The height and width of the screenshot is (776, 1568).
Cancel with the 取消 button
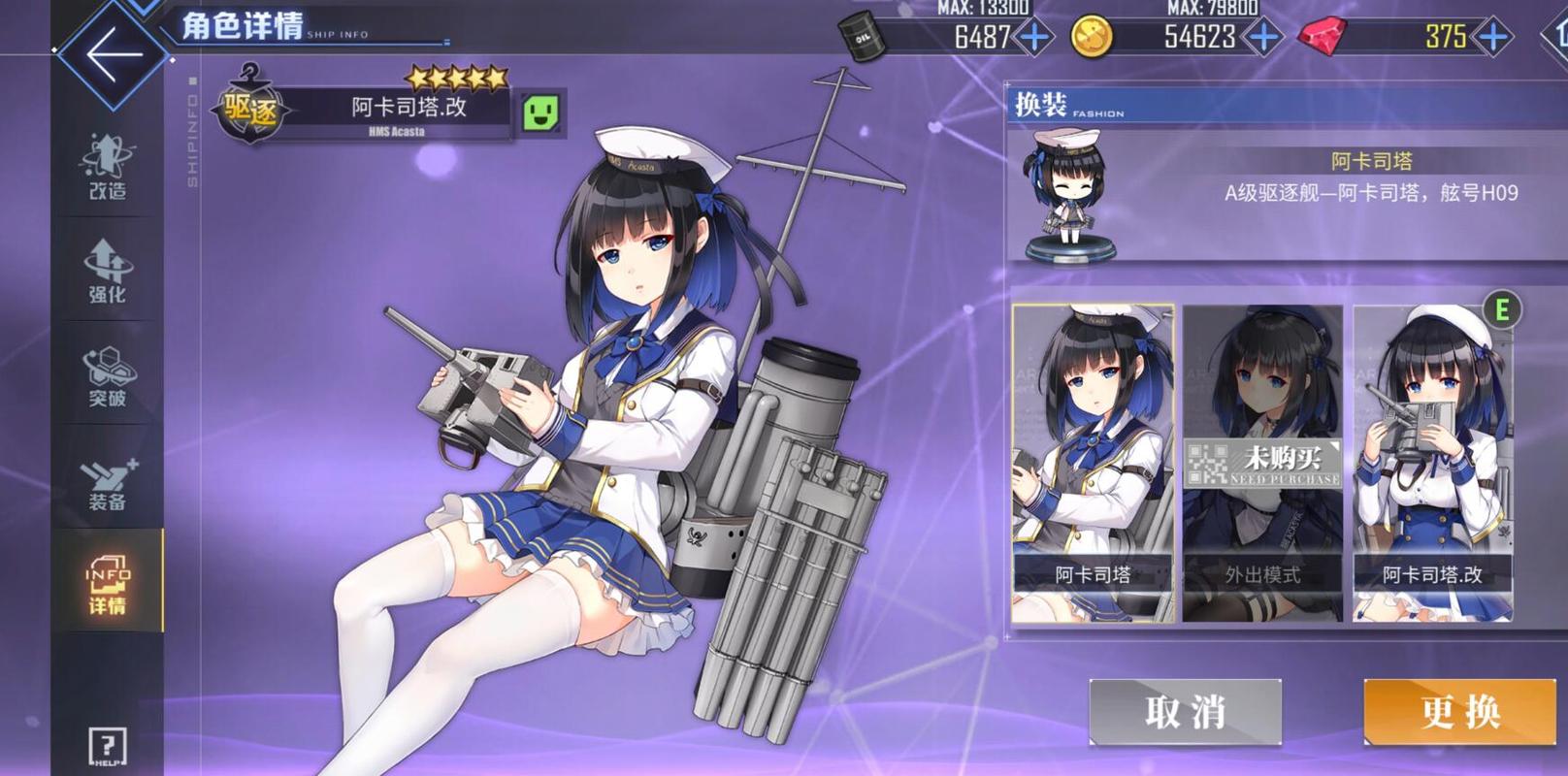[x=1185, y=712]
